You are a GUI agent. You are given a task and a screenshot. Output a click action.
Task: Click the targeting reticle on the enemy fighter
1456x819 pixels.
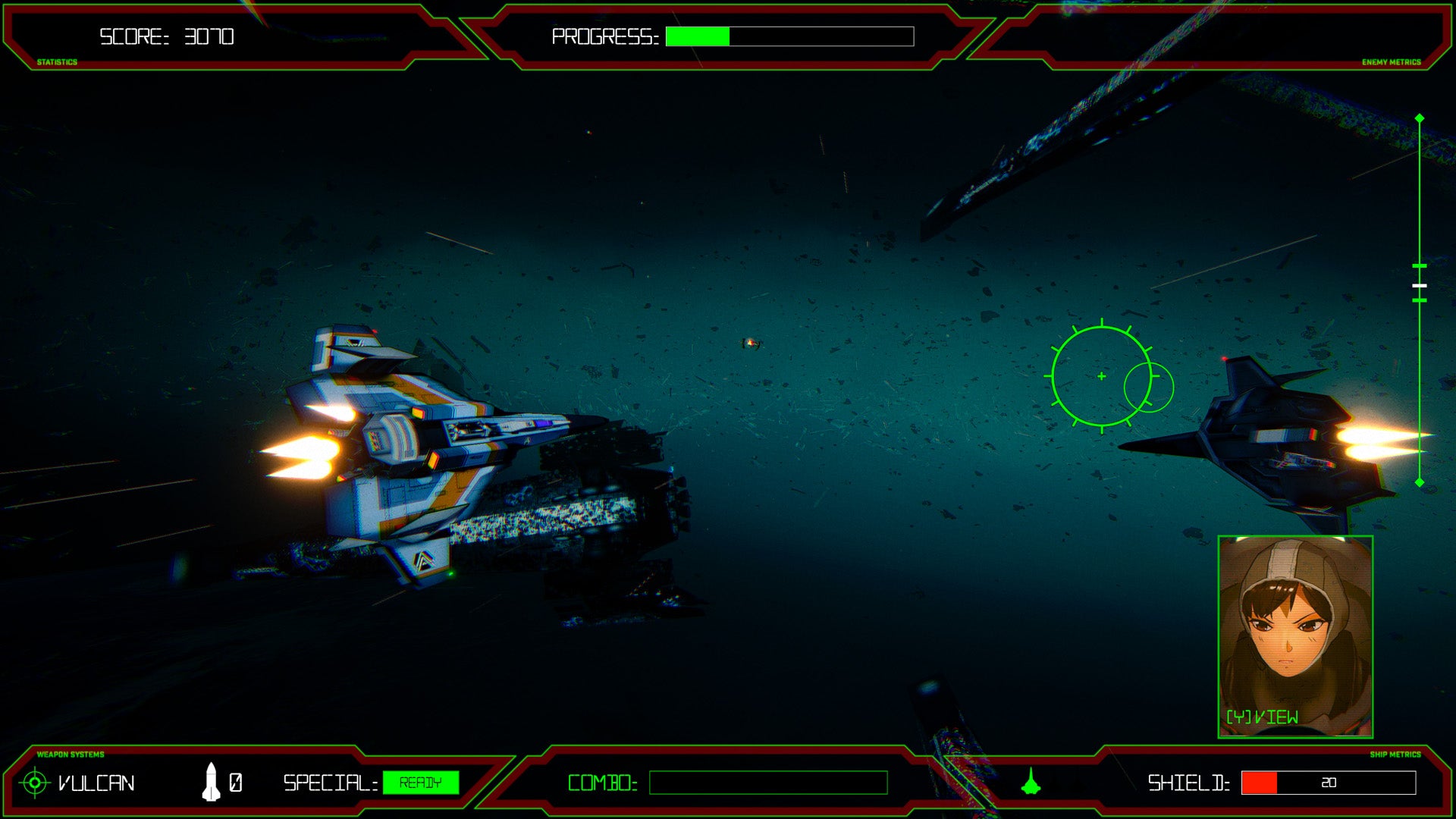click(x=1100, y=375)
